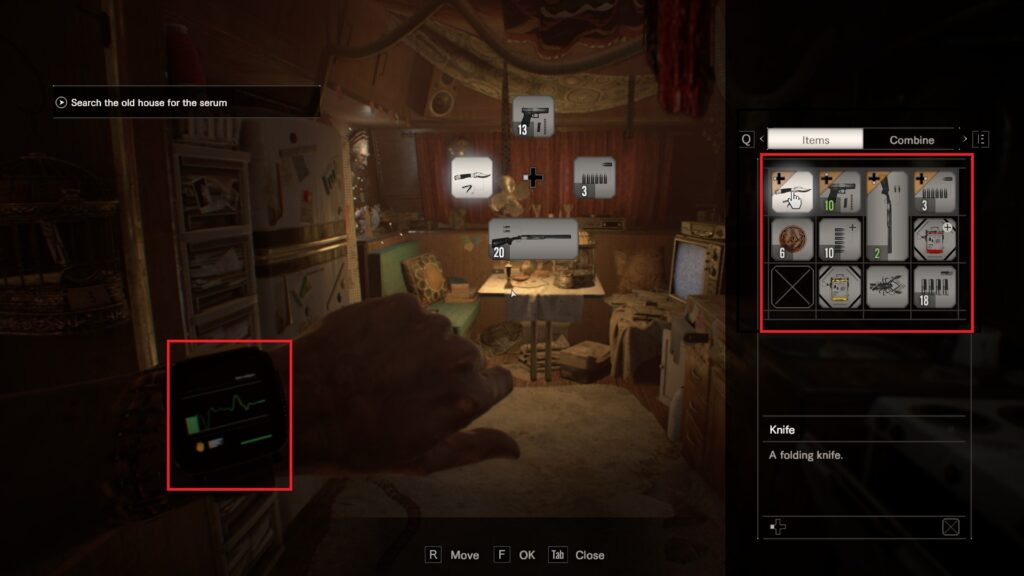Choose the red-labelled canister item
Screen dimensions: 1024x576
[935, 240]
